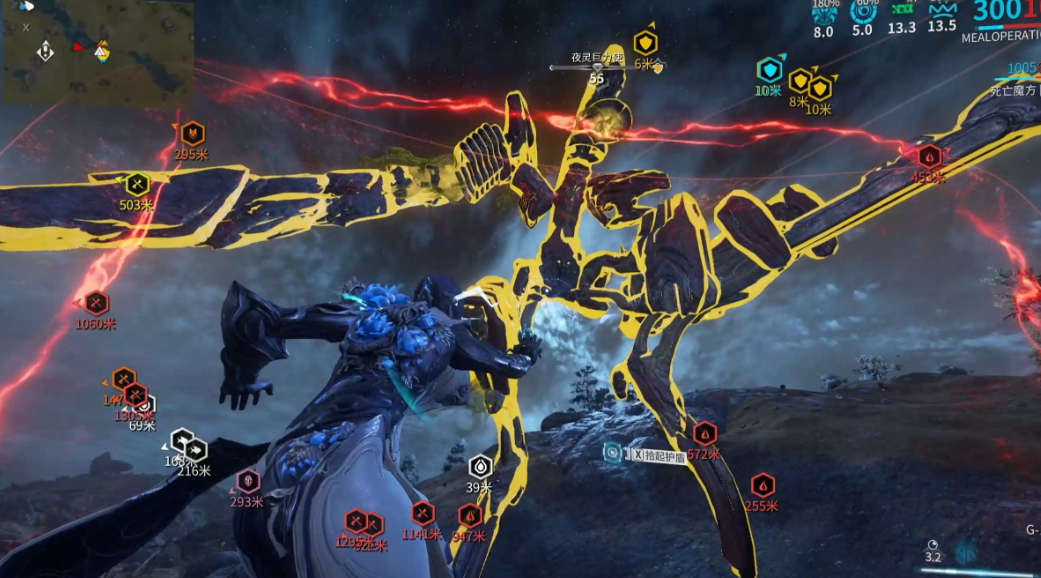This screenshot has height=578, width=1041.
Task: Select the red crossed-tools waypoint at 1060米
Action: pos(96,302)
